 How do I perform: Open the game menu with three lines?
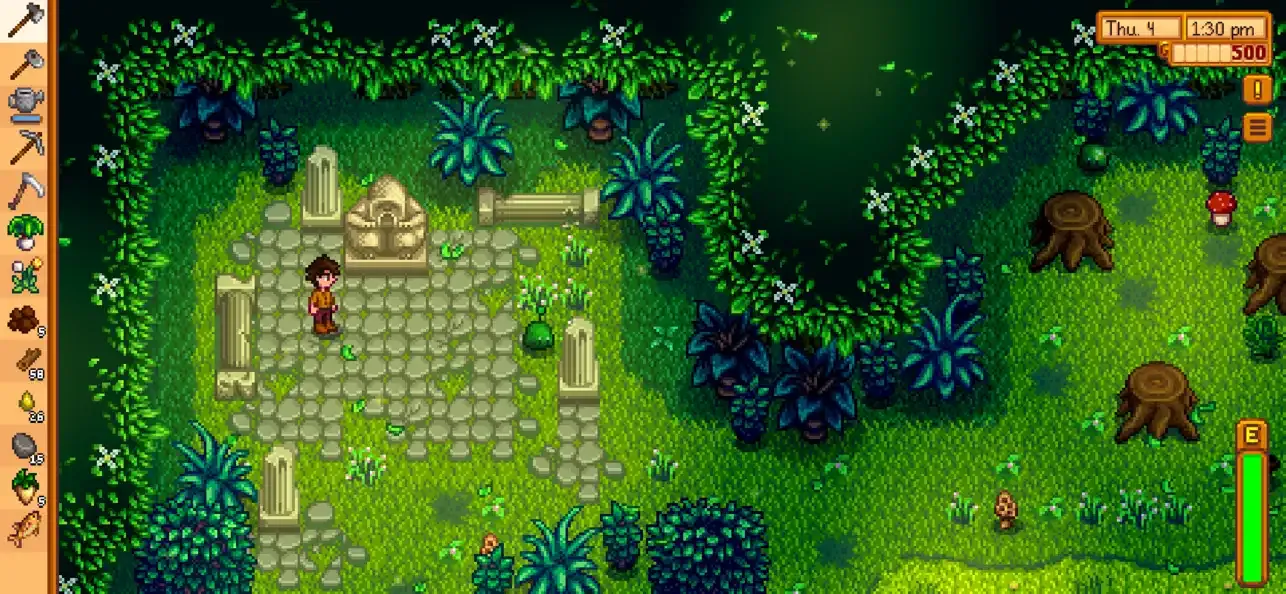click(1257, 127)
